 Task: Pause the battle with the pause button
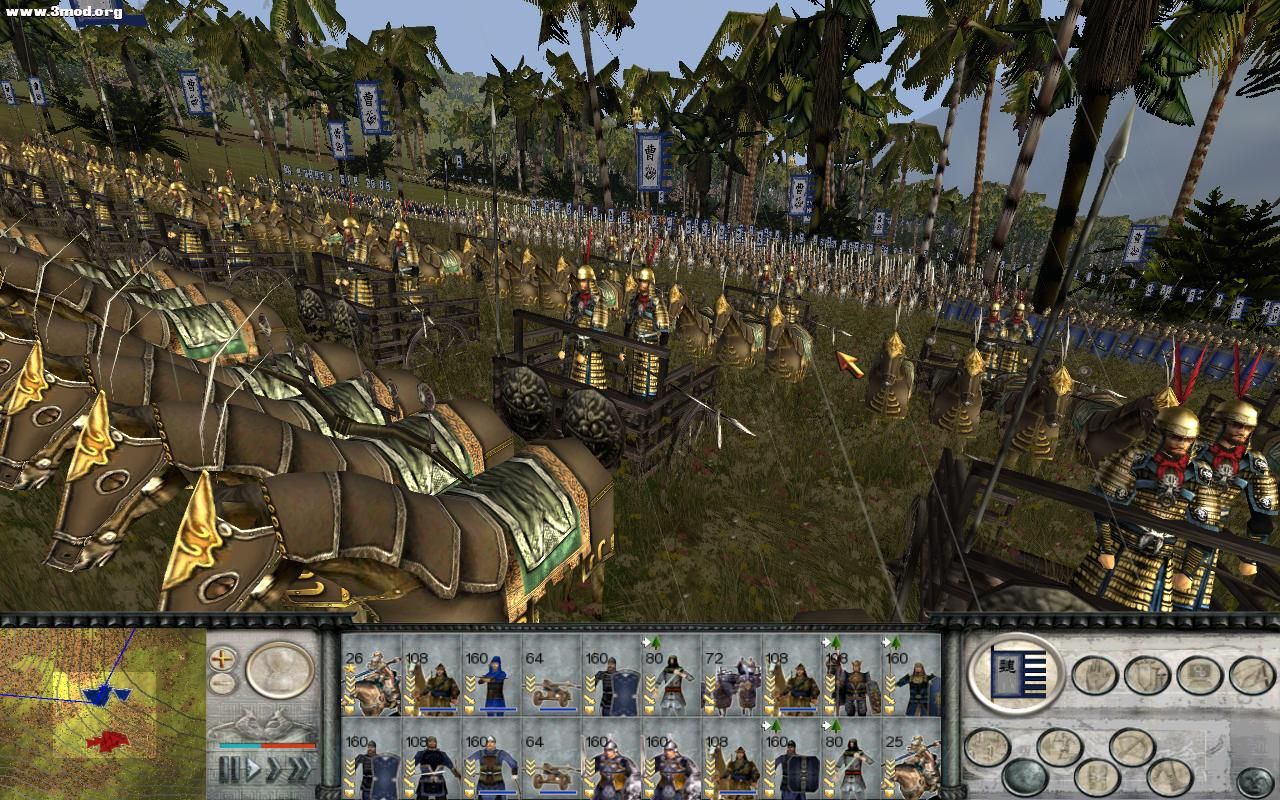(x=230, y=769)
